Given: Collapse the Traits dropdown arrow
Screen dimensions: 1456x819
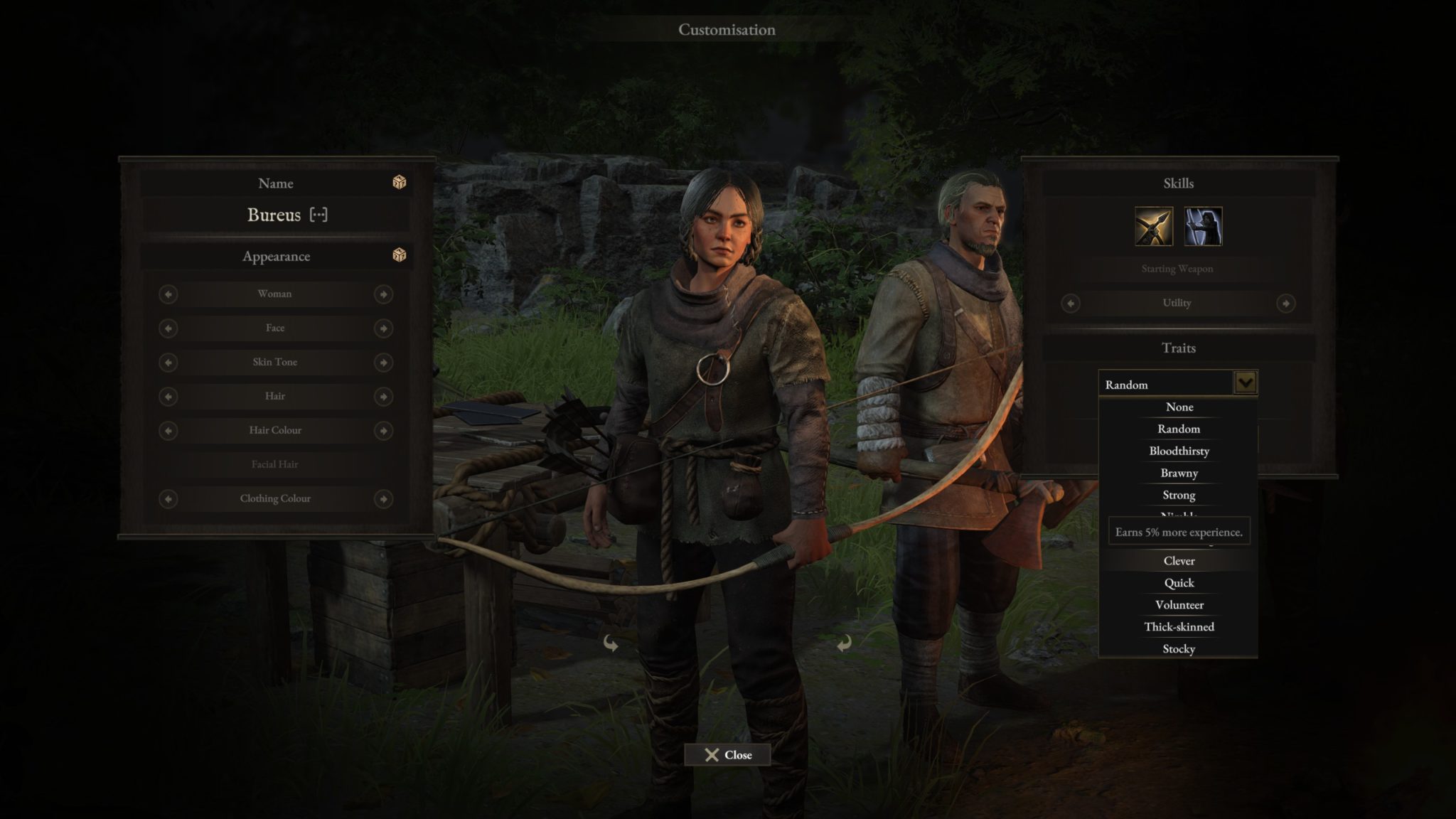Looking at the screenshot, I should 1245,384.
